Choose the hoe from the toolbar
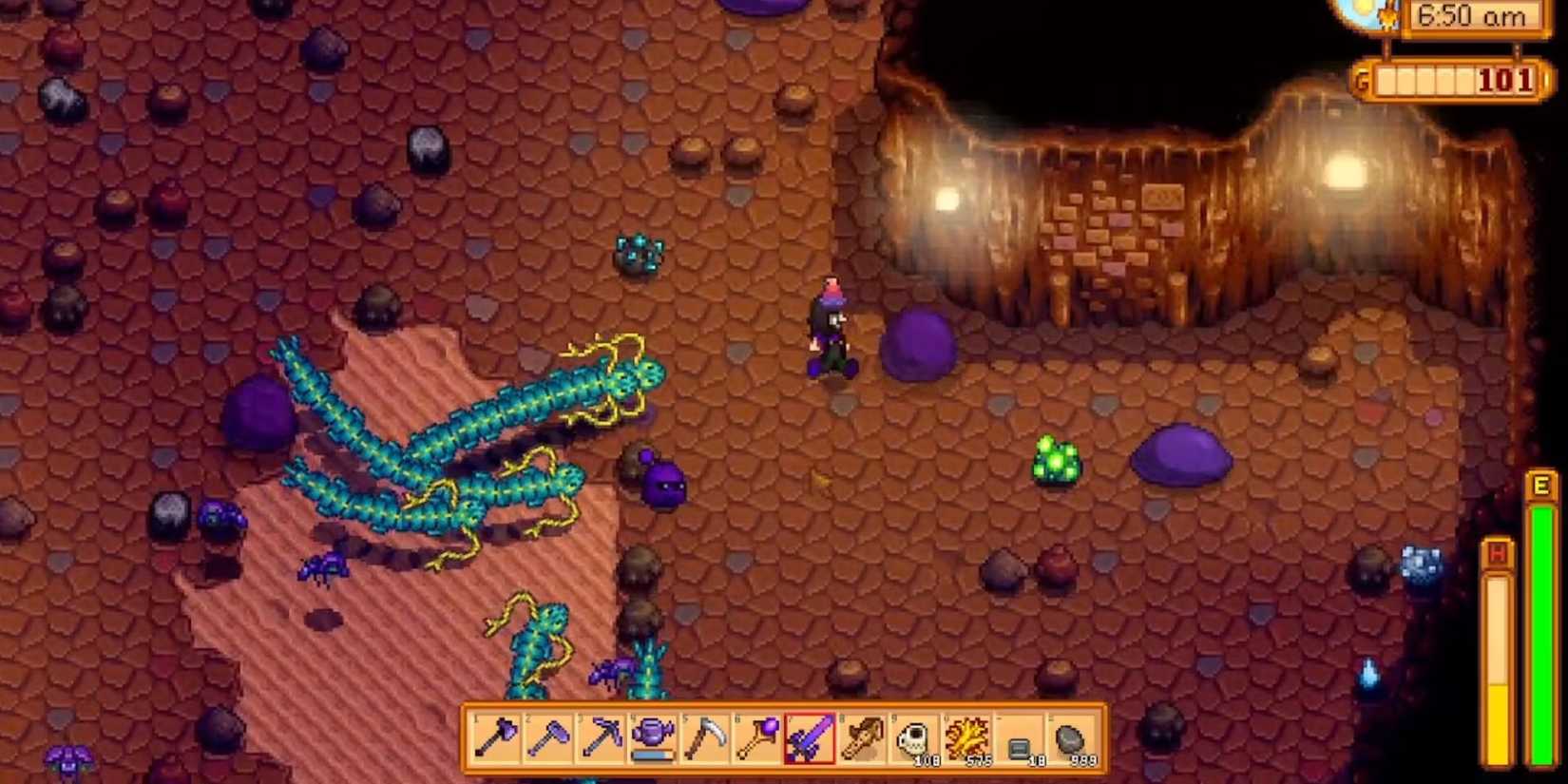Viewport: 1568px width, 784px height. click(548, 738)
